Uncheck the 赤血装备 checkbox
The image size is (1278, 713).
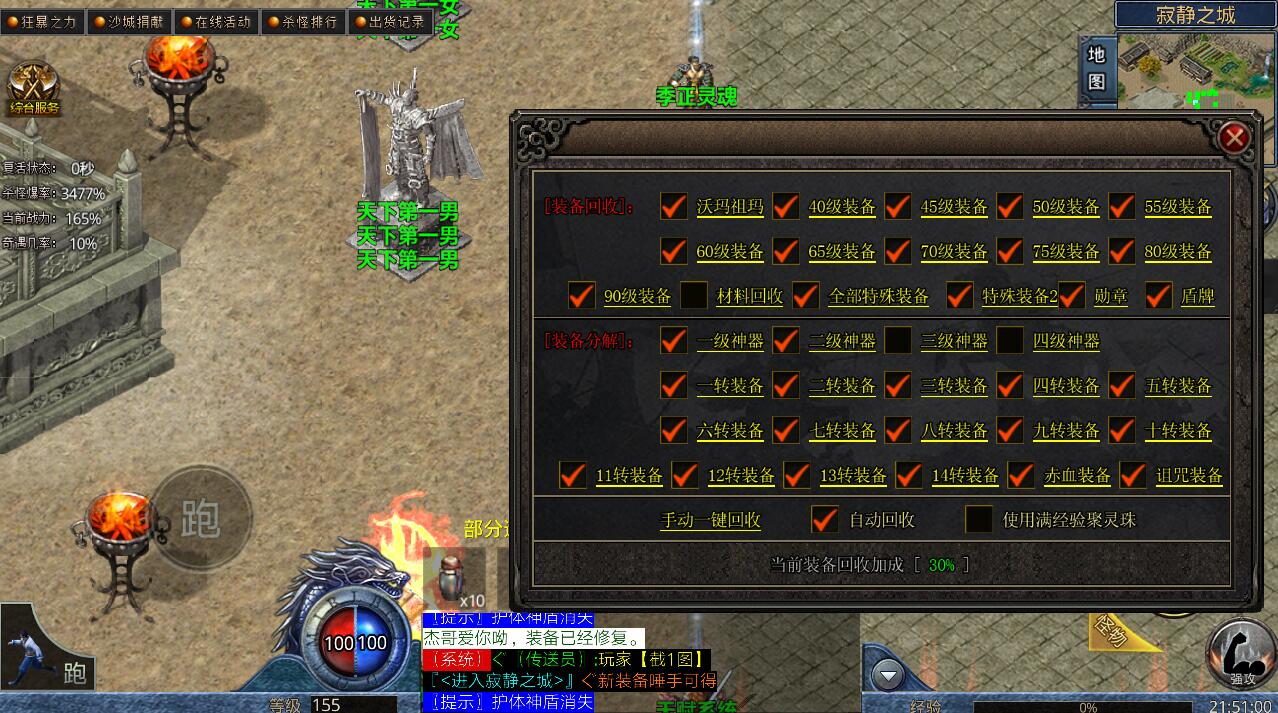click(1021, 475)
